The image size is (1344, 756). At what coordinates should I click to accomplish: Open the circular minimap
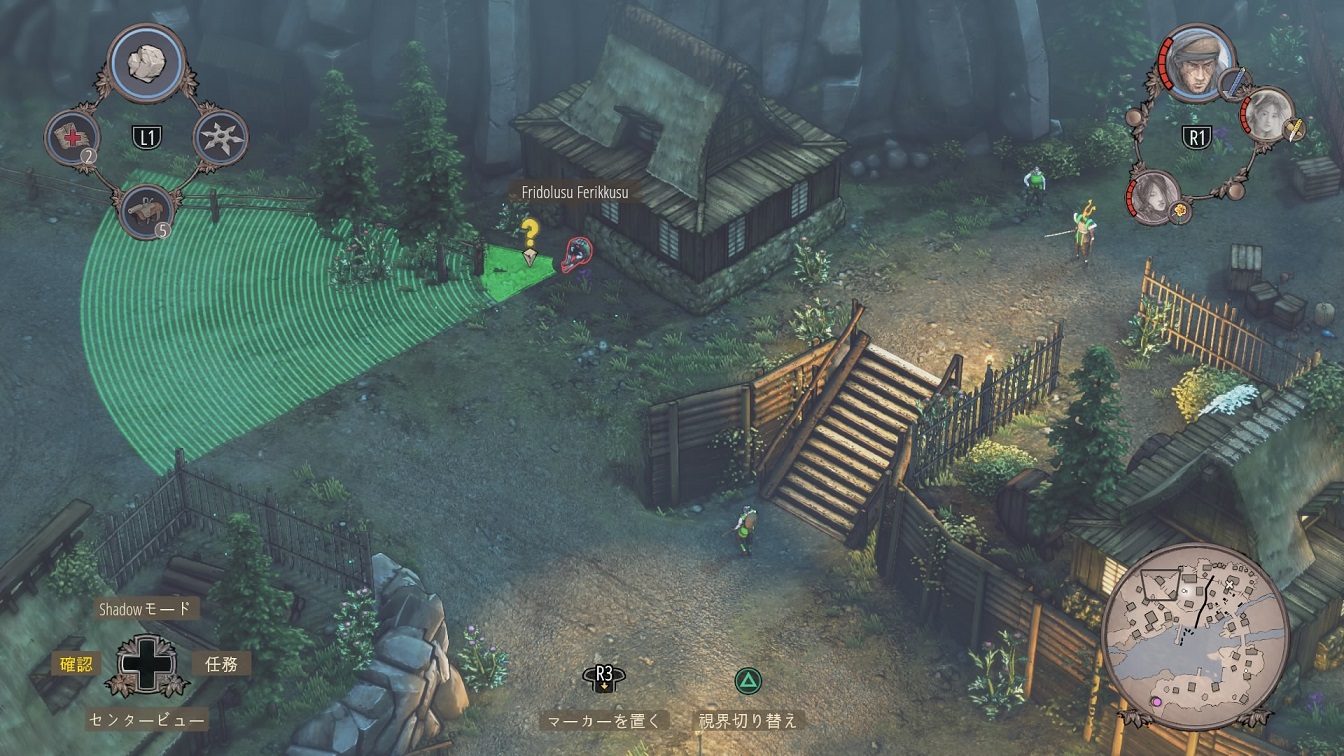(x=1194, y=636)
